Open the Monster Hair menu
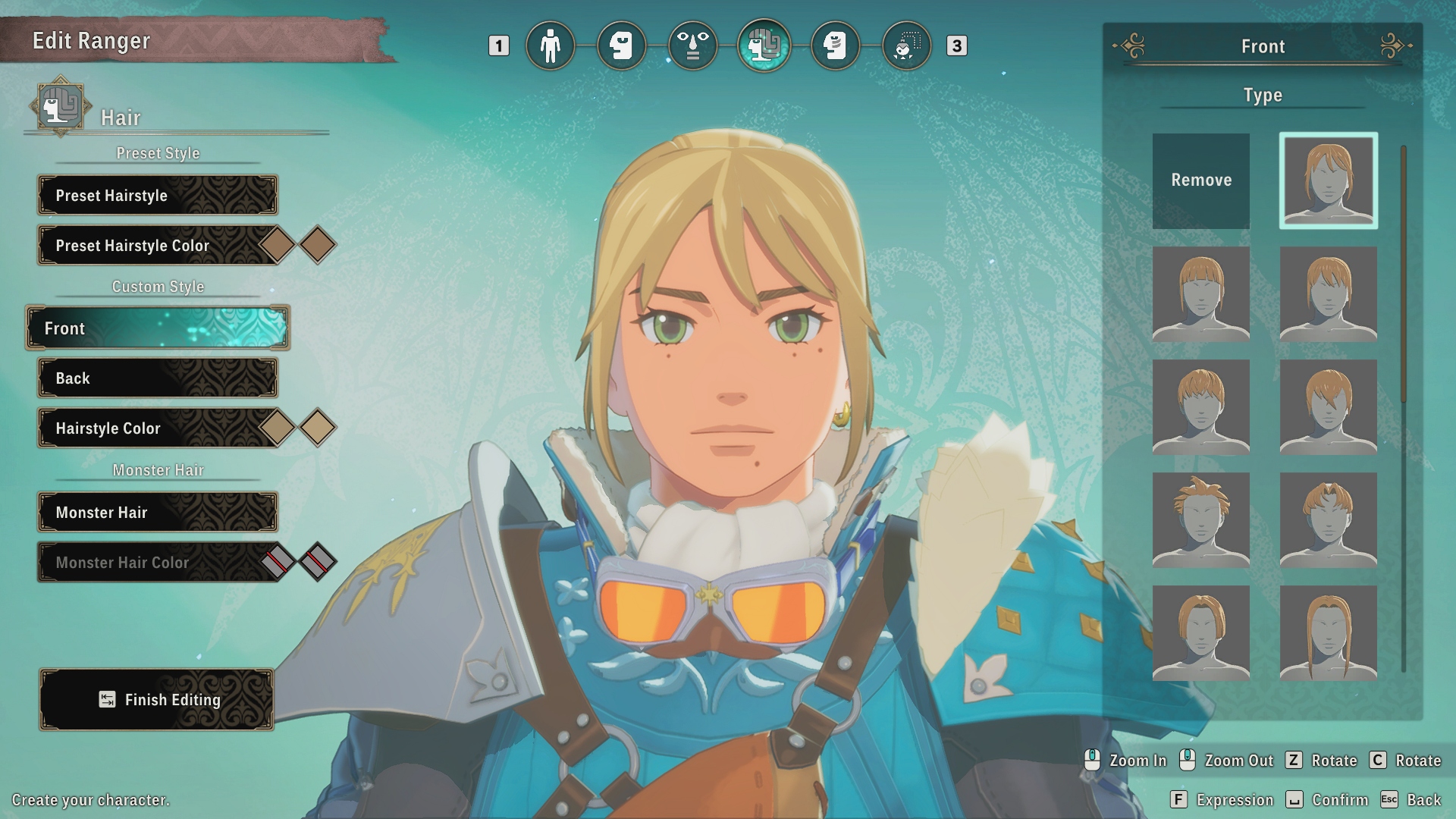1456x819 pixels. pos(158,513)
